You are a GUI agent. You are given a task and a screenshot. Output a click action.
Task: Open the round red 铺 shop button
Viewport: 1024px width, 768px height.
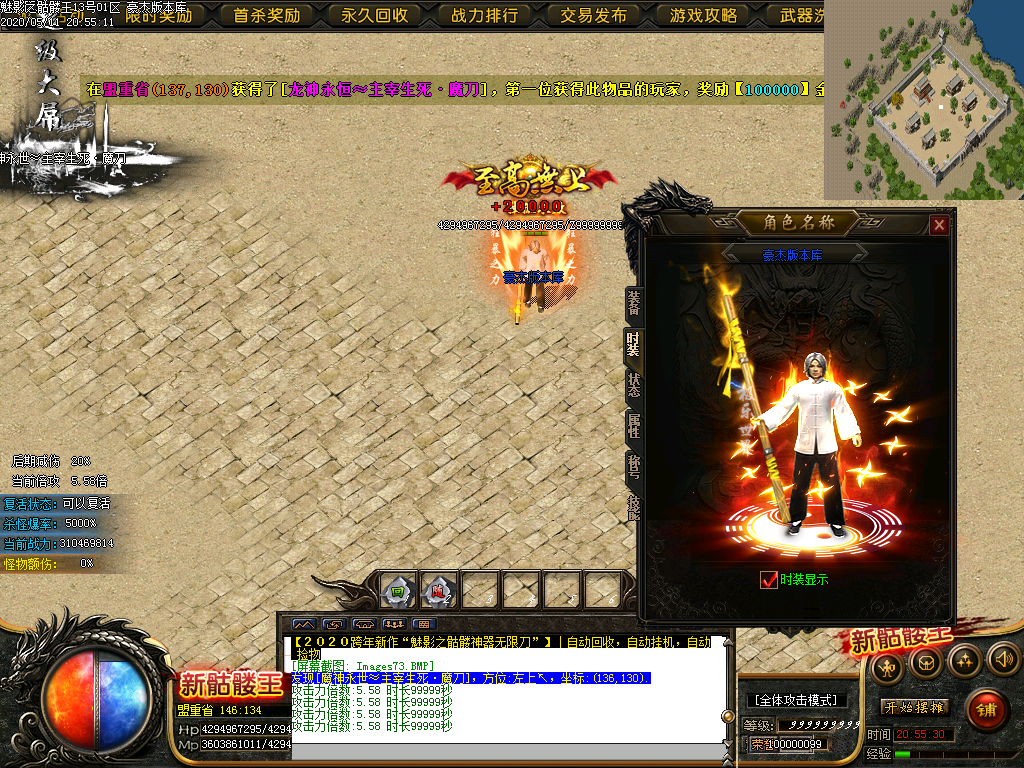(x=987, y=709)
